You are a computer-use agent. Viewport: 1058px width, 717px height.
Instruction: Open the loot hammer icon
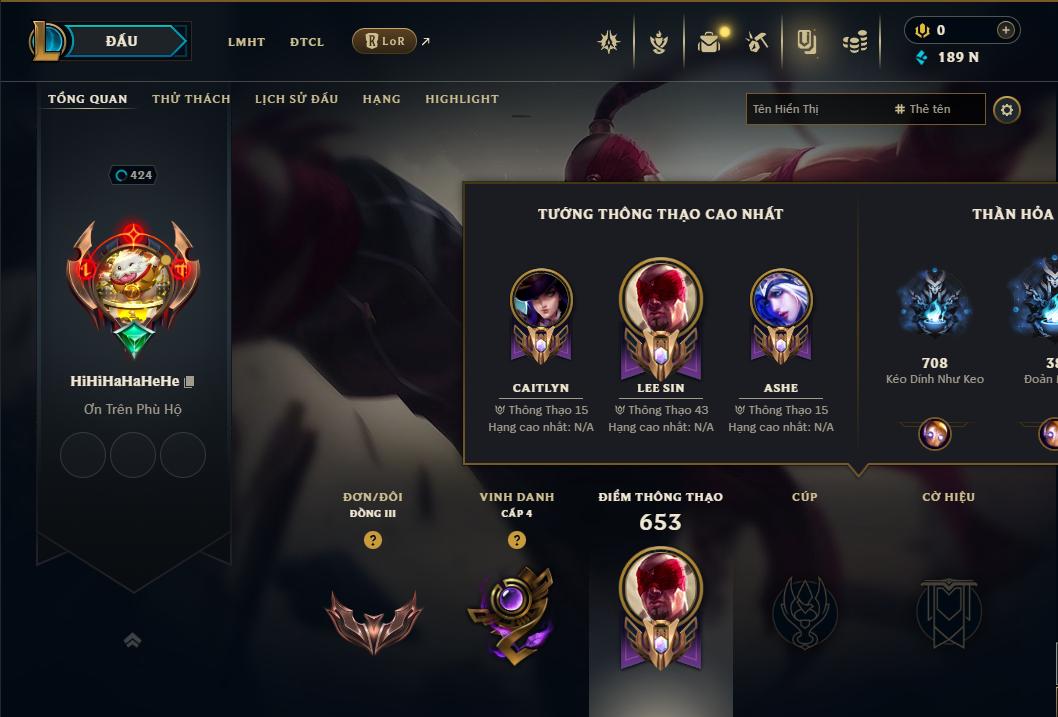click(x=757, y=42)
